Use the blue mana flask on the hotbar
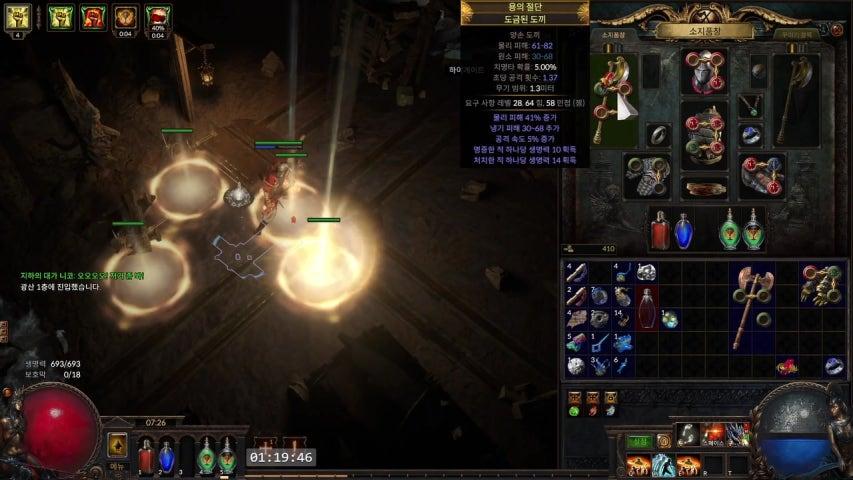This screenshot has height=480, width=853. (x=167, y=455)
